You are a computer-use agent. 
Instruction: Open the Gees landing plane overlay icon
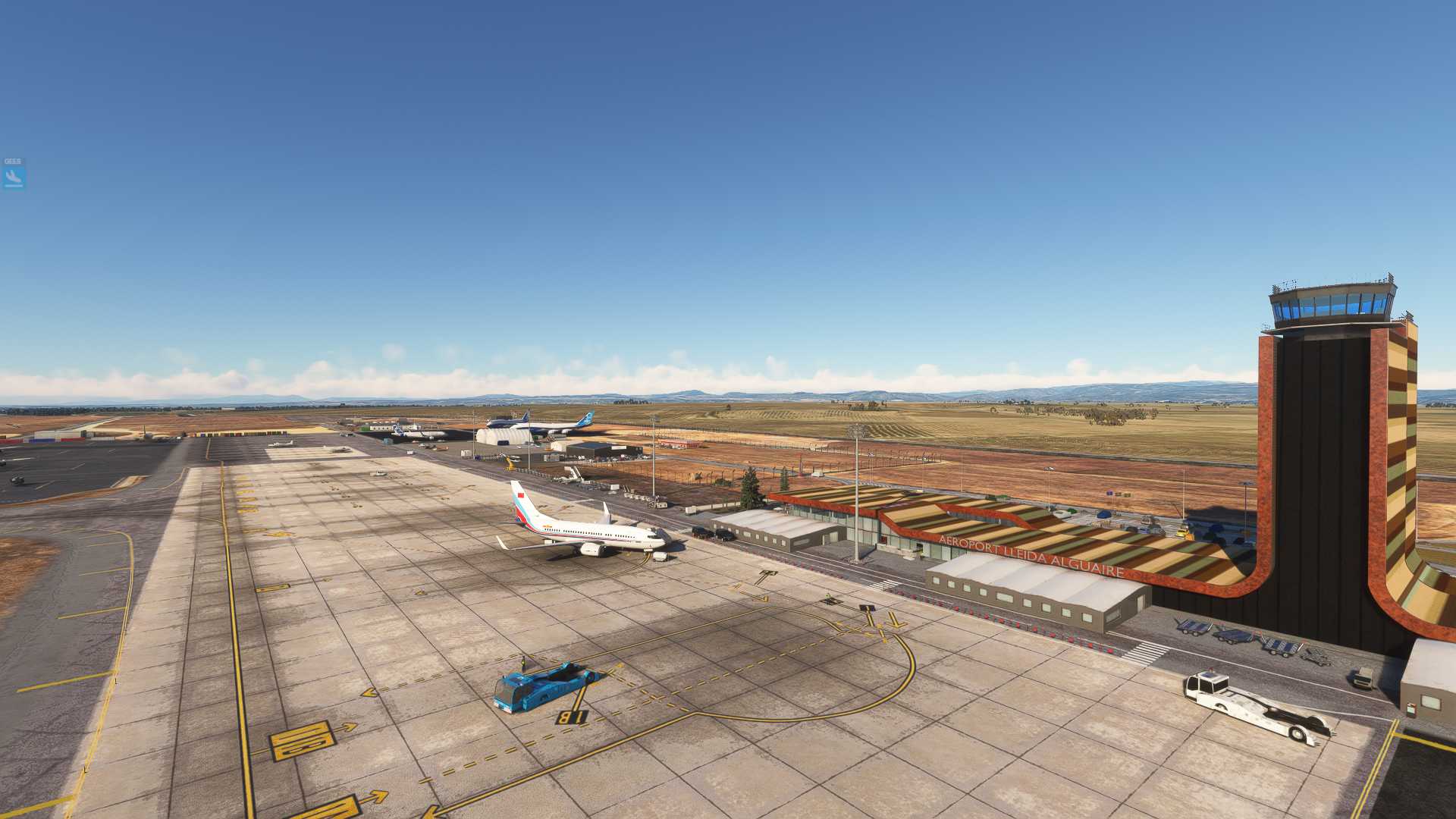click(14, 177)
